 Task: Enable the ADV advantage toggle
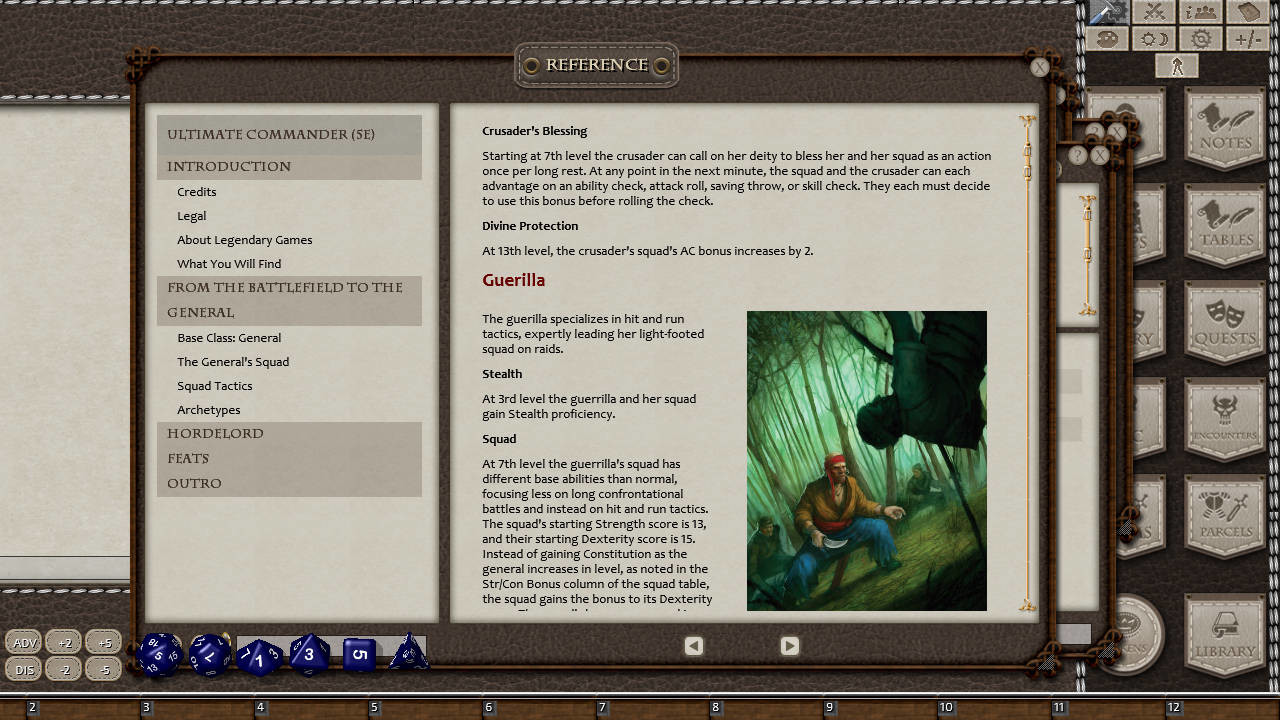pyautogui.click(x=23, y=642)
